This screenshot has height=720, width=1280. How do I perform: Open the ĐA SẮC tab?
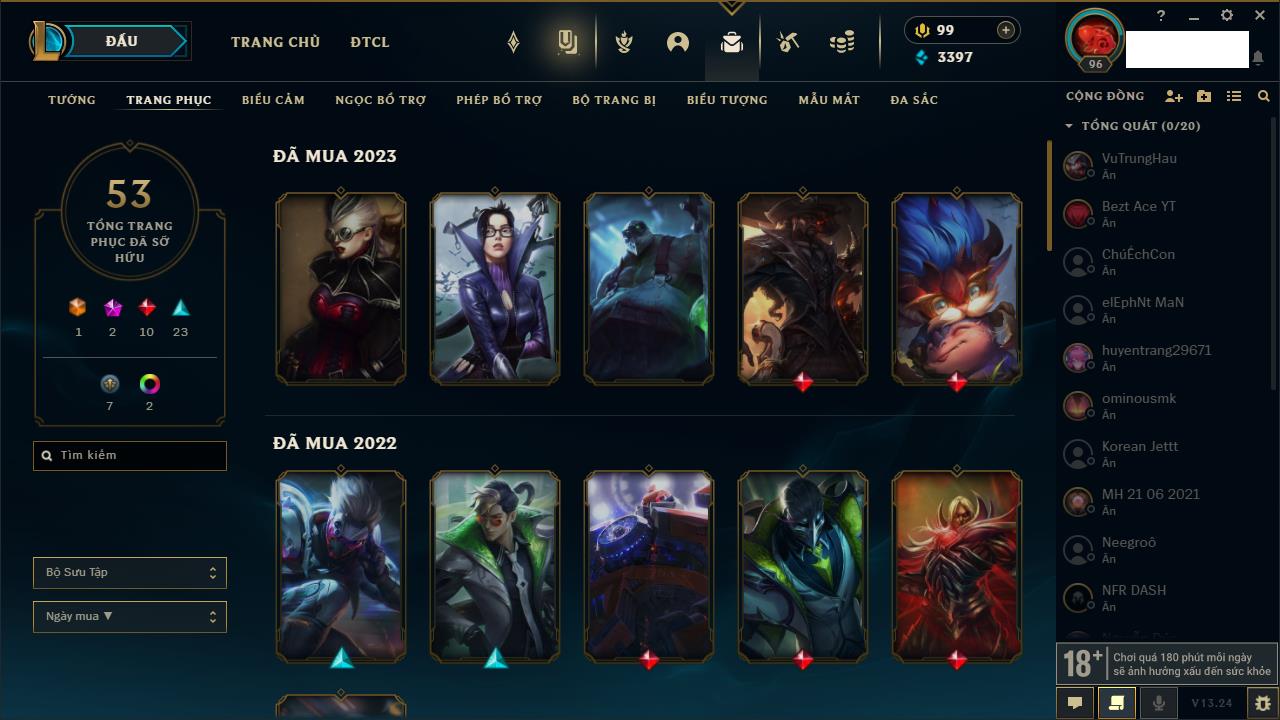(914, 100)
